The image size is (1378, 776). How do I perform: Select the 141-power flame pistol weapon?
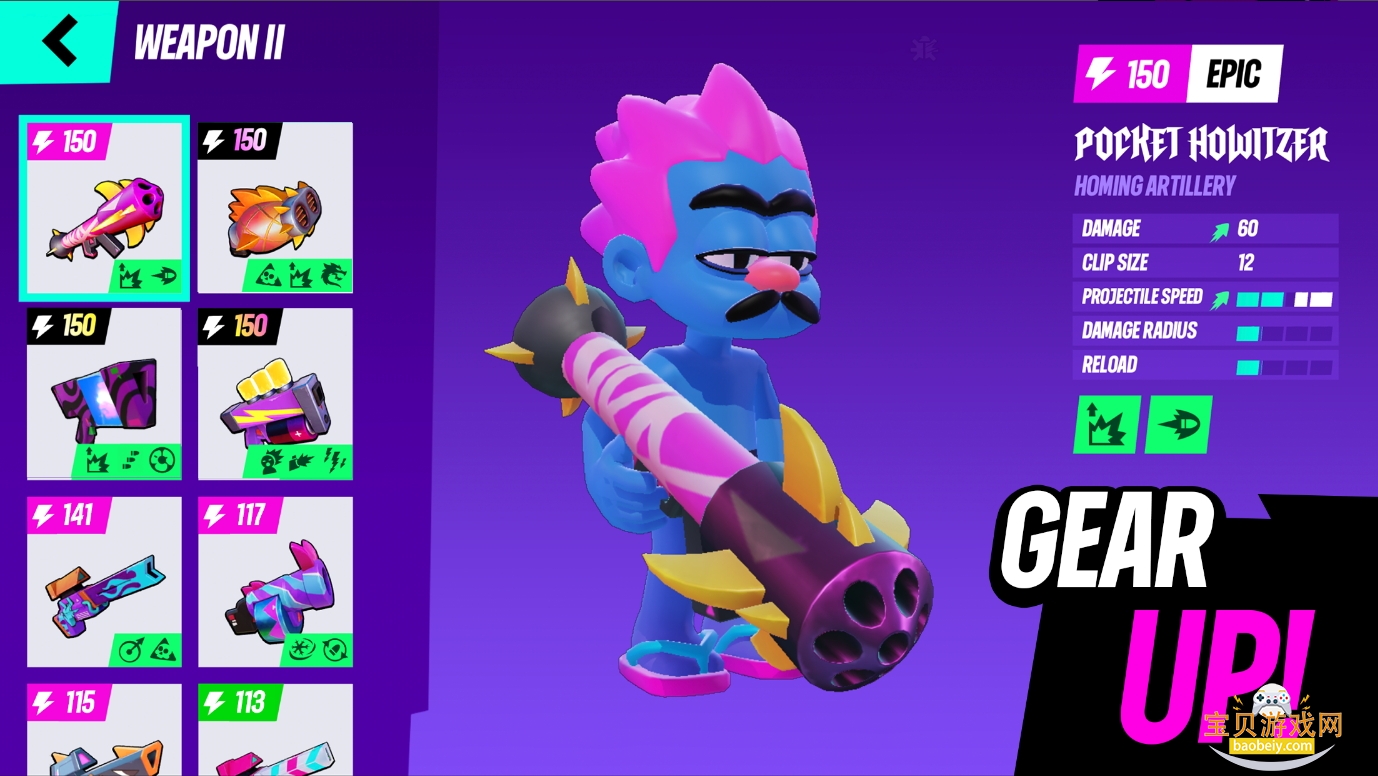tap(103, 580)
